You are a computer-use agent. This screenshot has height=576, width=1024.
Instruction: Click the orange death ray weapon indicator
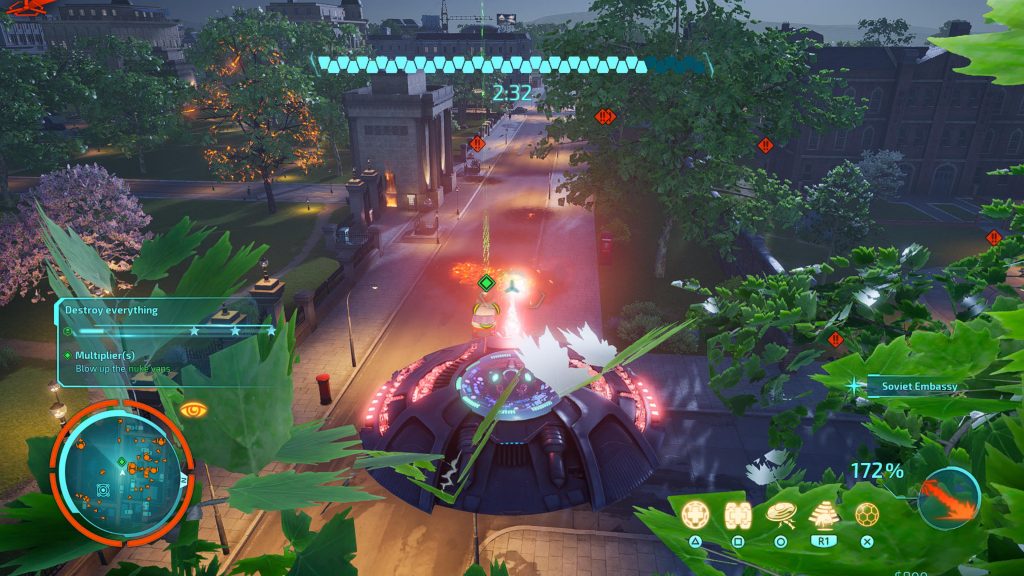(x=948, y=497)
